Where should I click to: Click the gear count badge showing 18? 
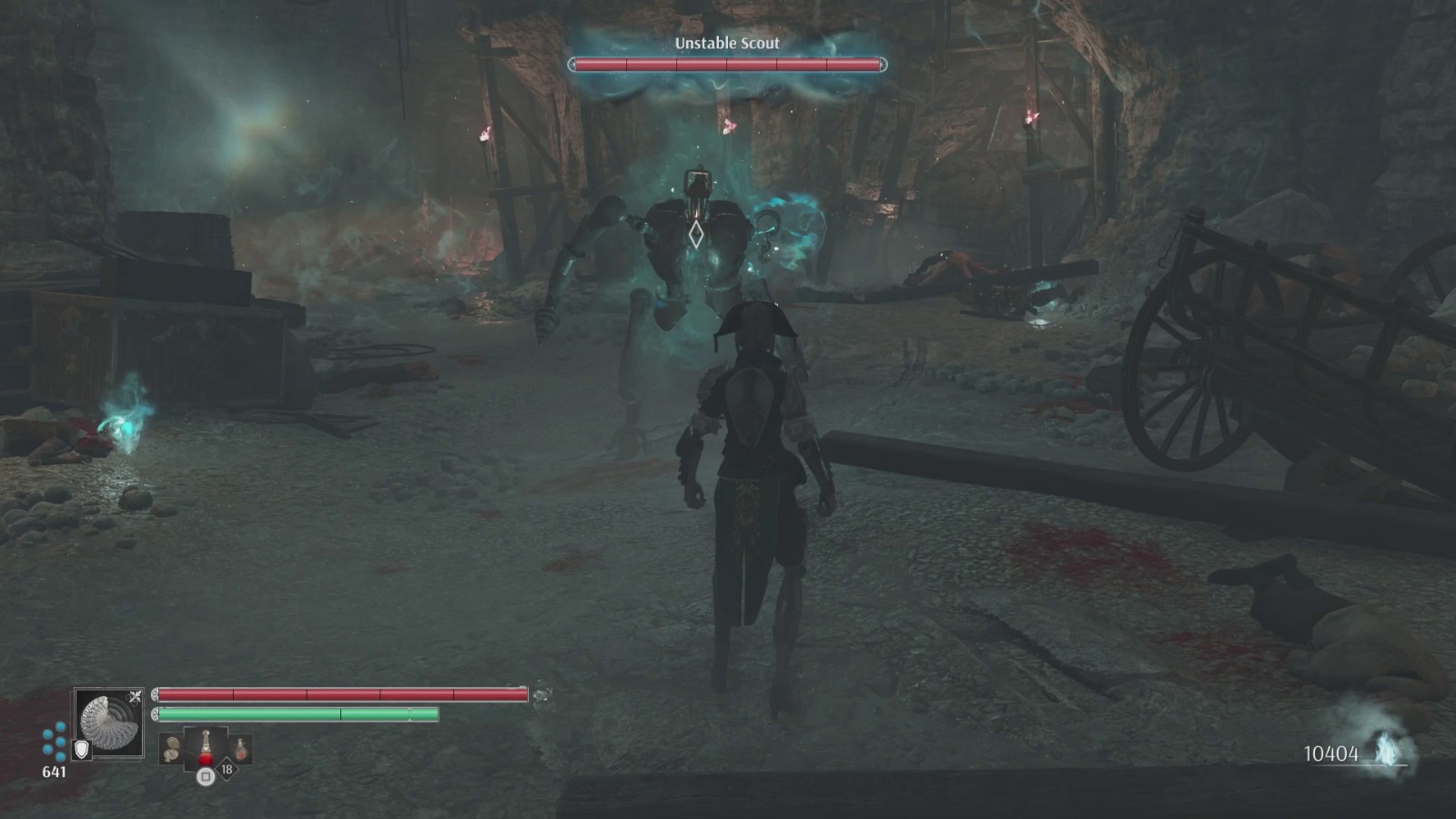(x=226, y=768)
